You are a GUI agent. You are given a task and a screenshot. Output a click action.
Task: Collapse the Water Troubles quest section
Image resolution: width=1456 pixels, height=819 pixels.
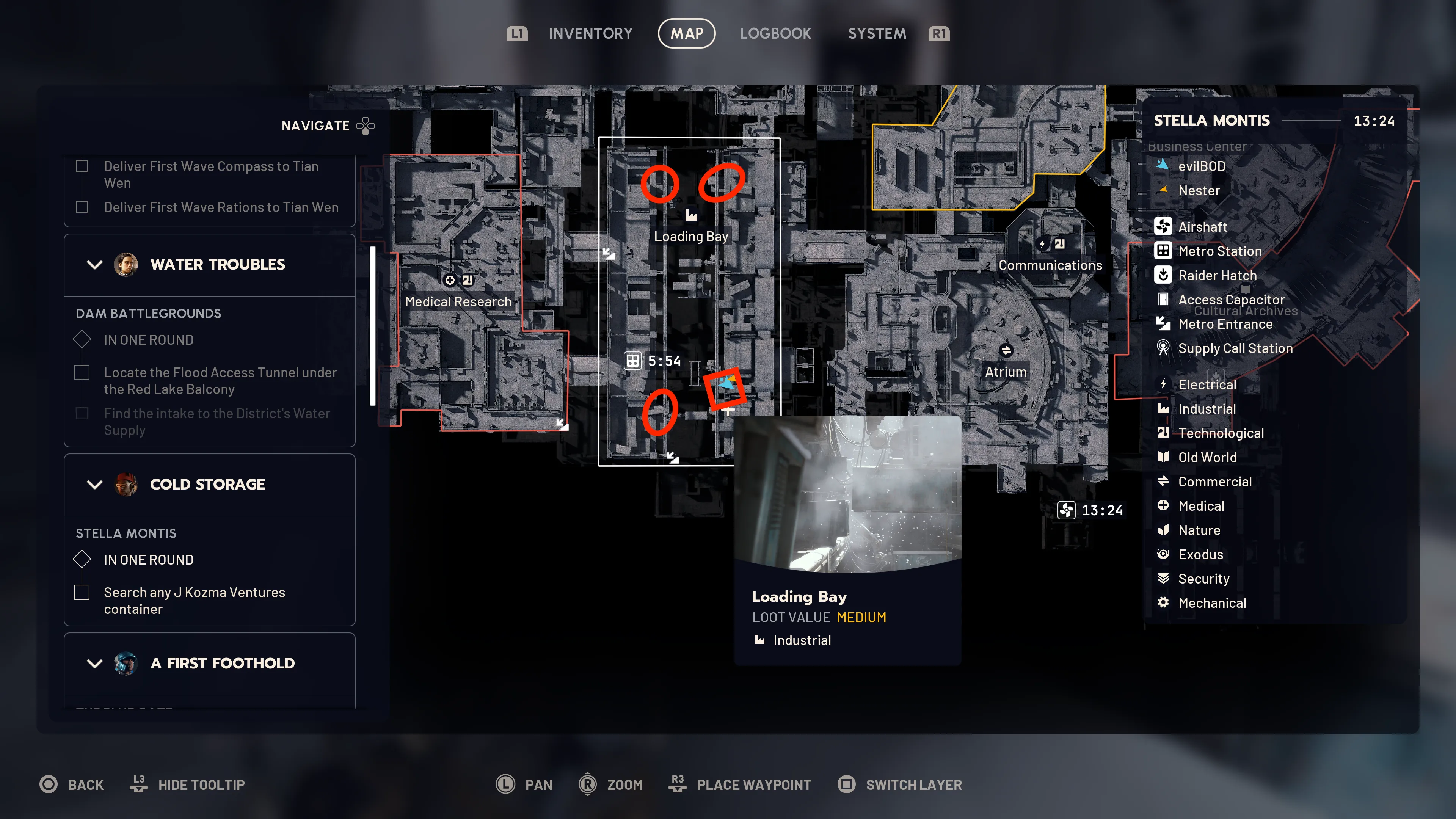click(x=94, y=264)
